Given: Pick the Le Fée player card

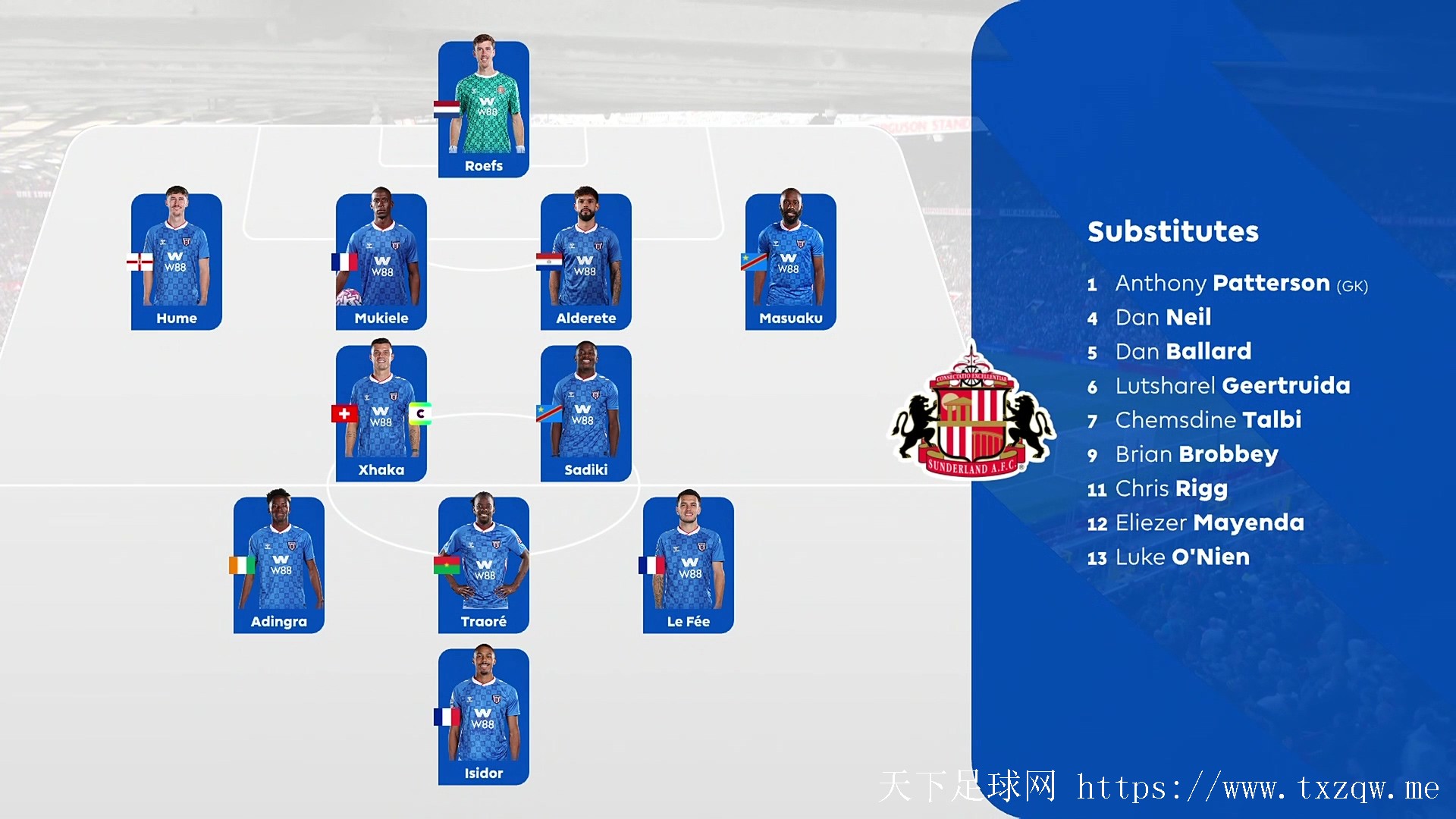Looking at the screenshot, I should [x=689, y=565].
